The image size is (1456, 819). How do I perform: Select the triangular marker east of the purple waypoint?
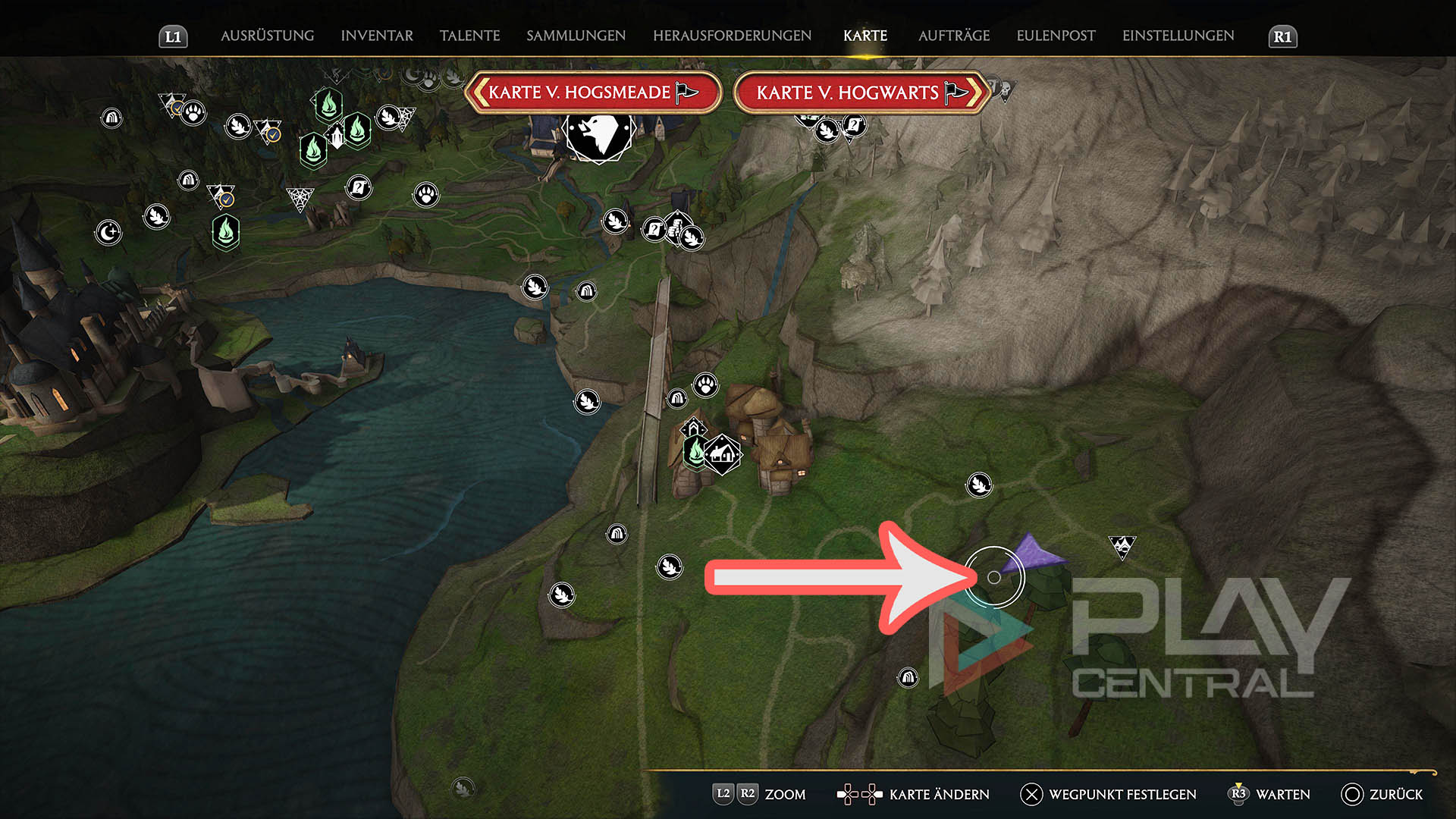pyautogui.click(x=1122, y=545)
